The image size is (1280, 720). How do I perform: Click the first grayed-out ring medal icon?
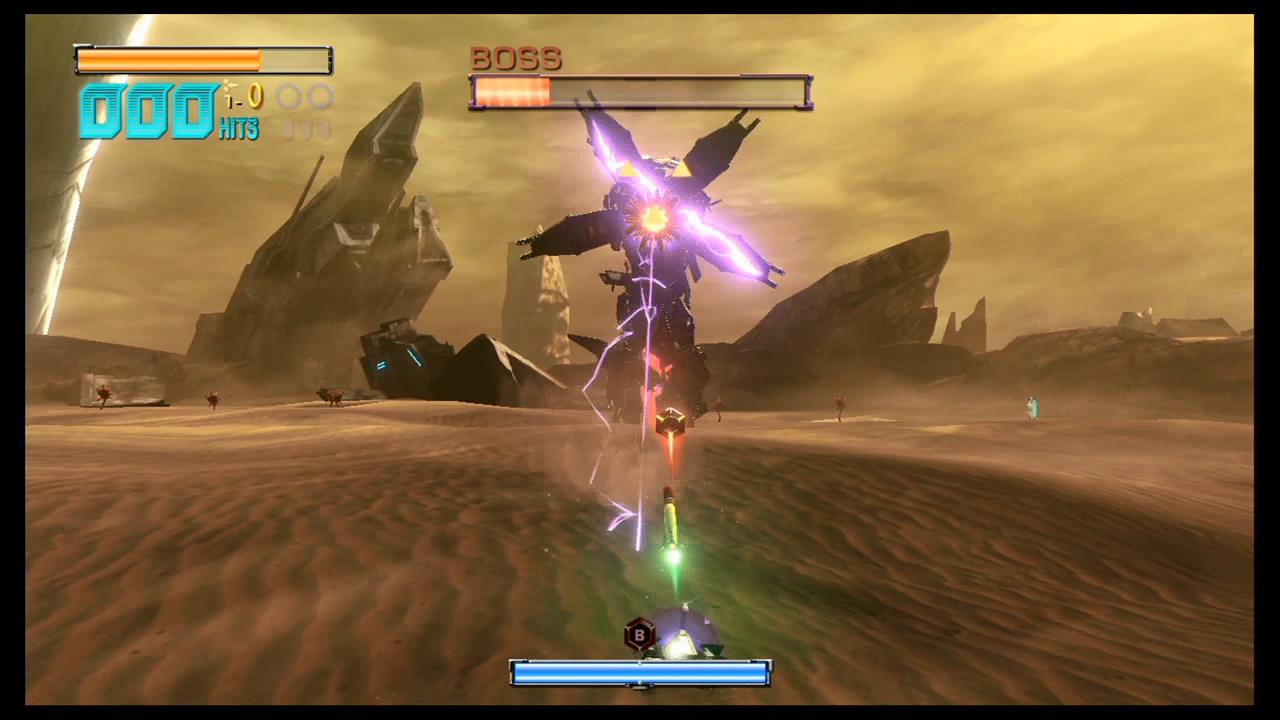point(288,96)
